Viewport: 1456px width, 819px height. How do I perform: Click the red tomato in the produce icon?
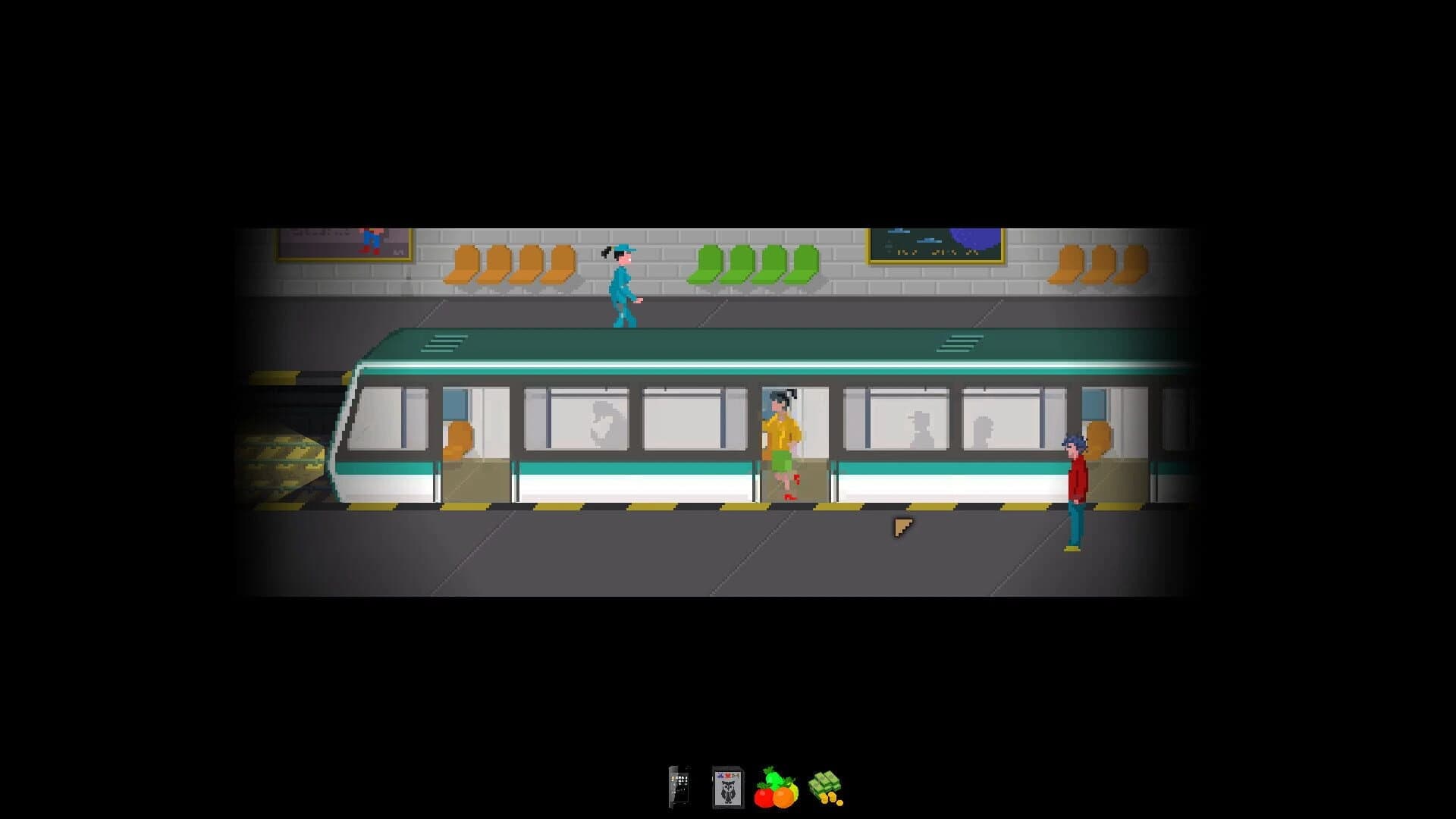(764, 798)
